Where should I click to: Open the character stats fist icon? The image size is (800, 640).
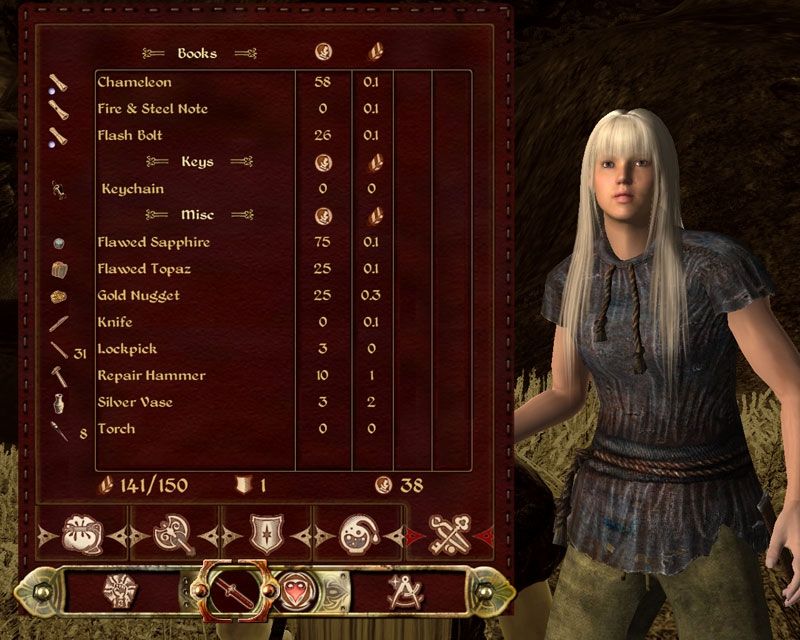pos(119,592)
